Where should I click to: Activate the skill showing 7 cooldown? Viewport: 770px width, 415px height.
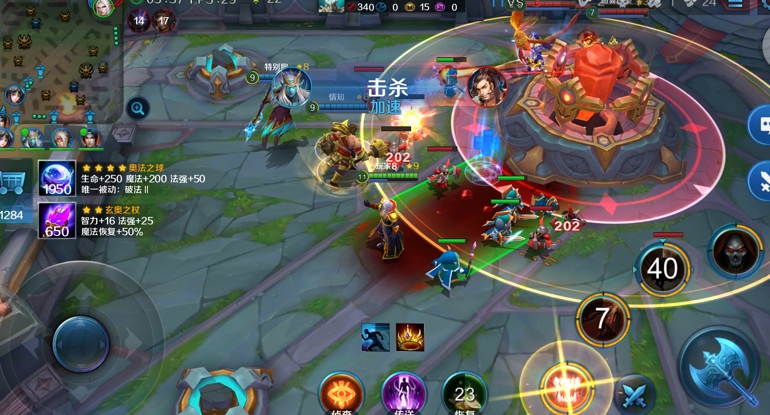[x=602, y=319]
